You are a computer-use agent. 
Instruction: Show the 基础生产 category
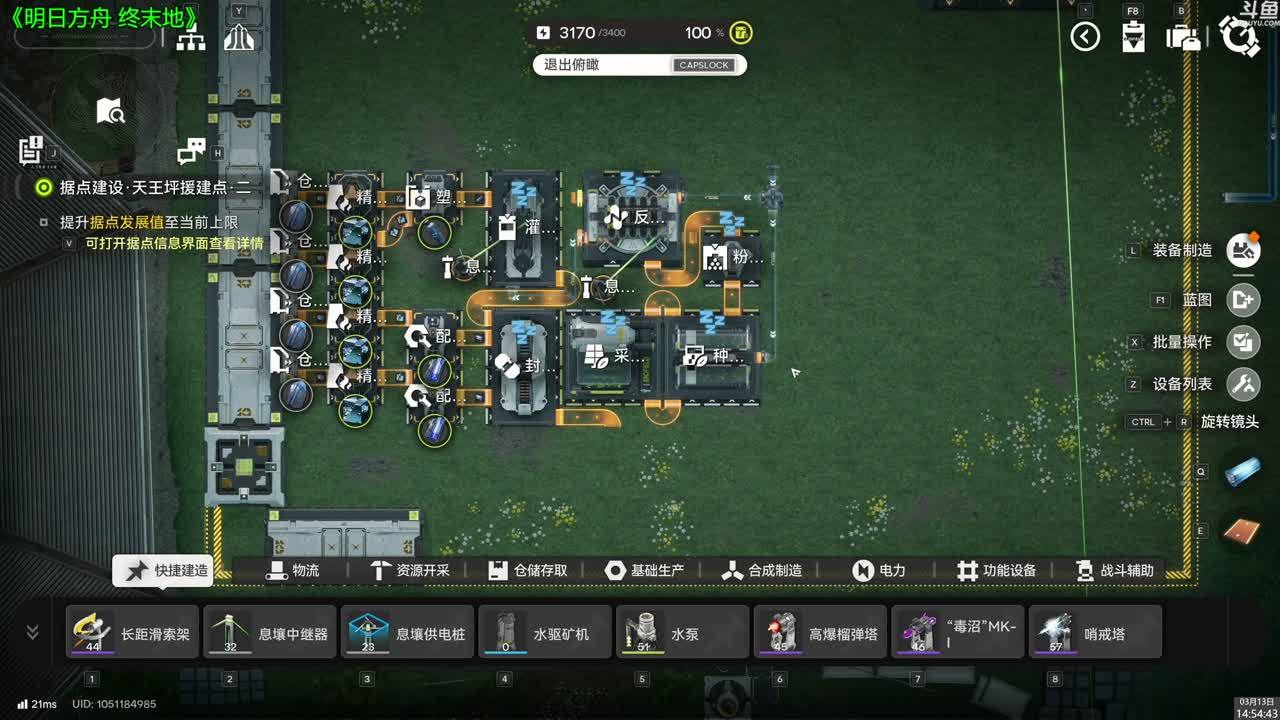(645, 570)
